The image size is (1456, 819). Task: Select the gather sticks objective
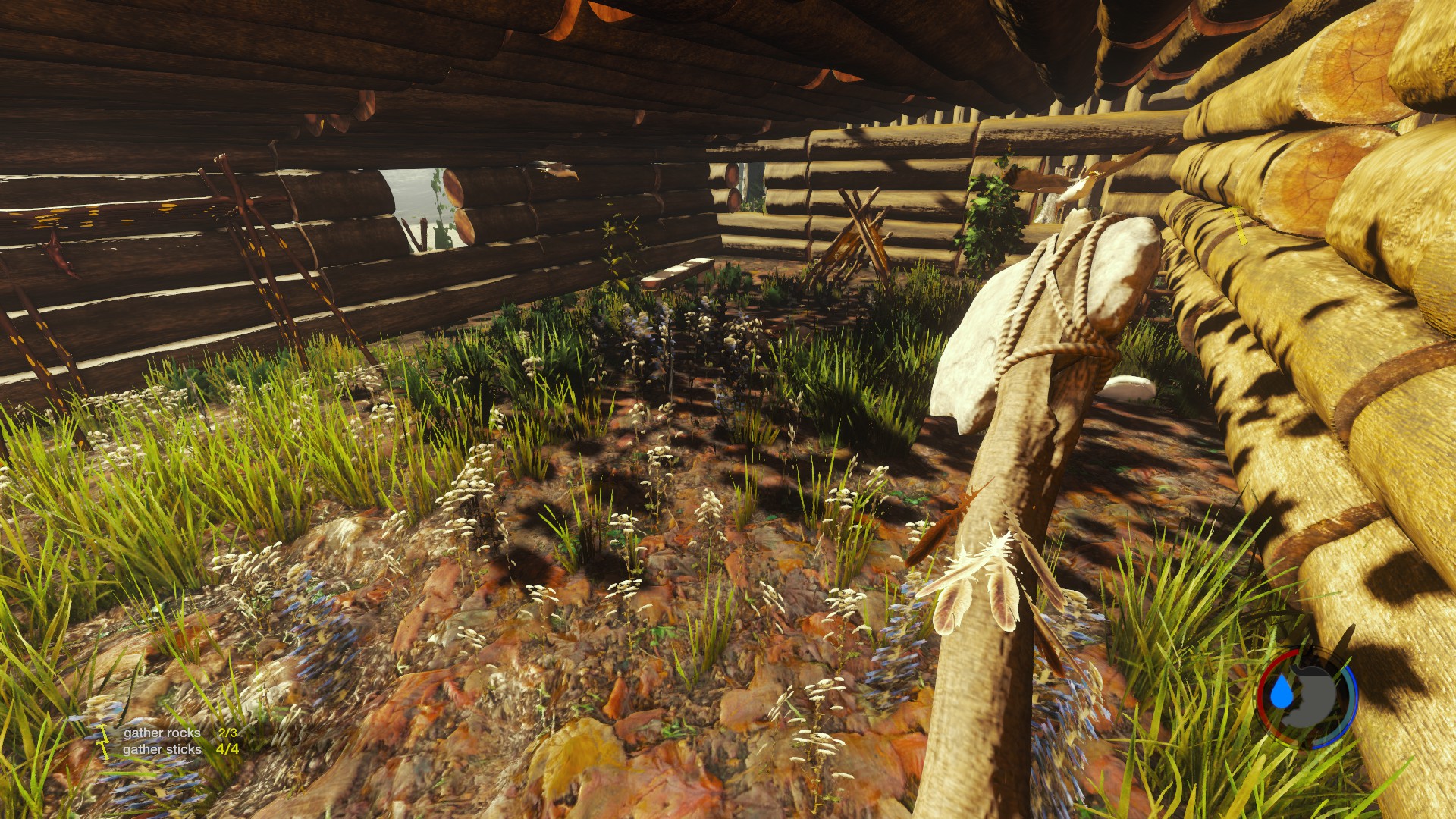(162, 749)
